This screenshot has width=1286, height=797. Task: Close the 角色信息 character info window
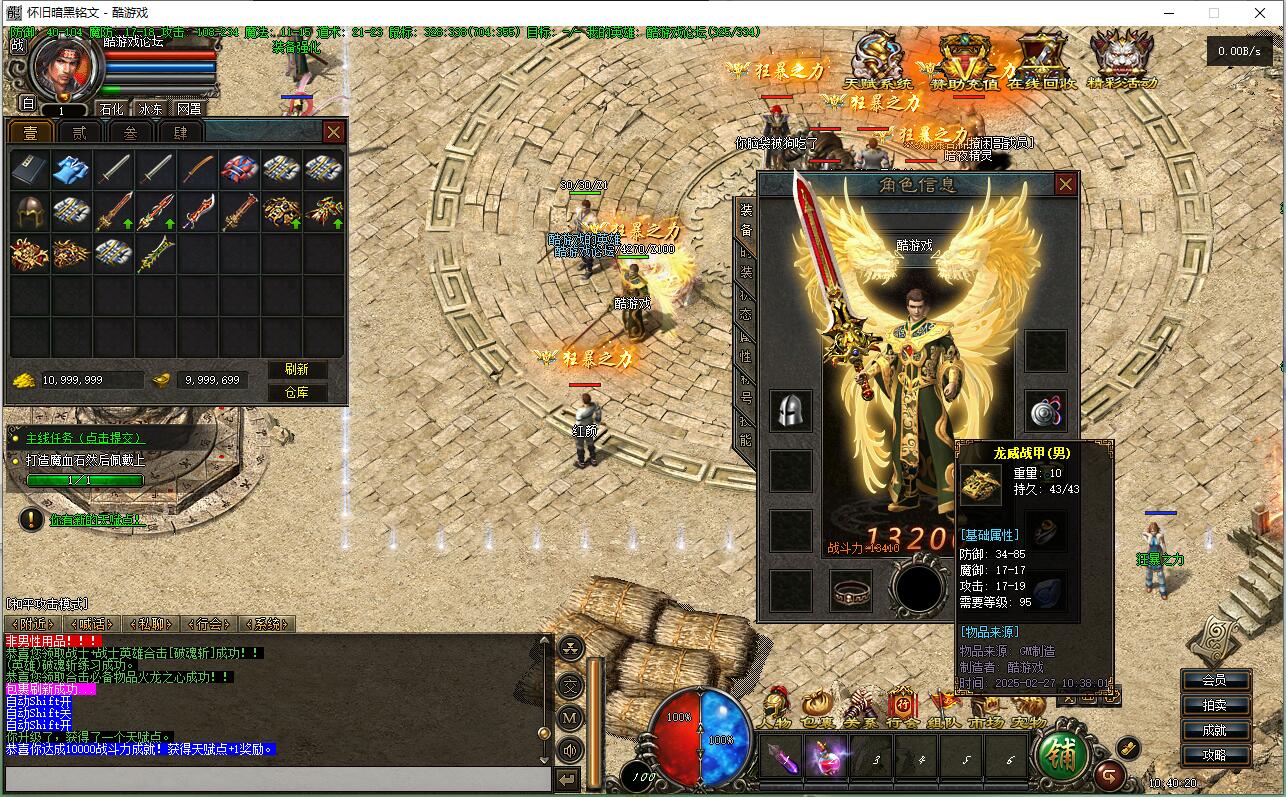pos(1066,184)
